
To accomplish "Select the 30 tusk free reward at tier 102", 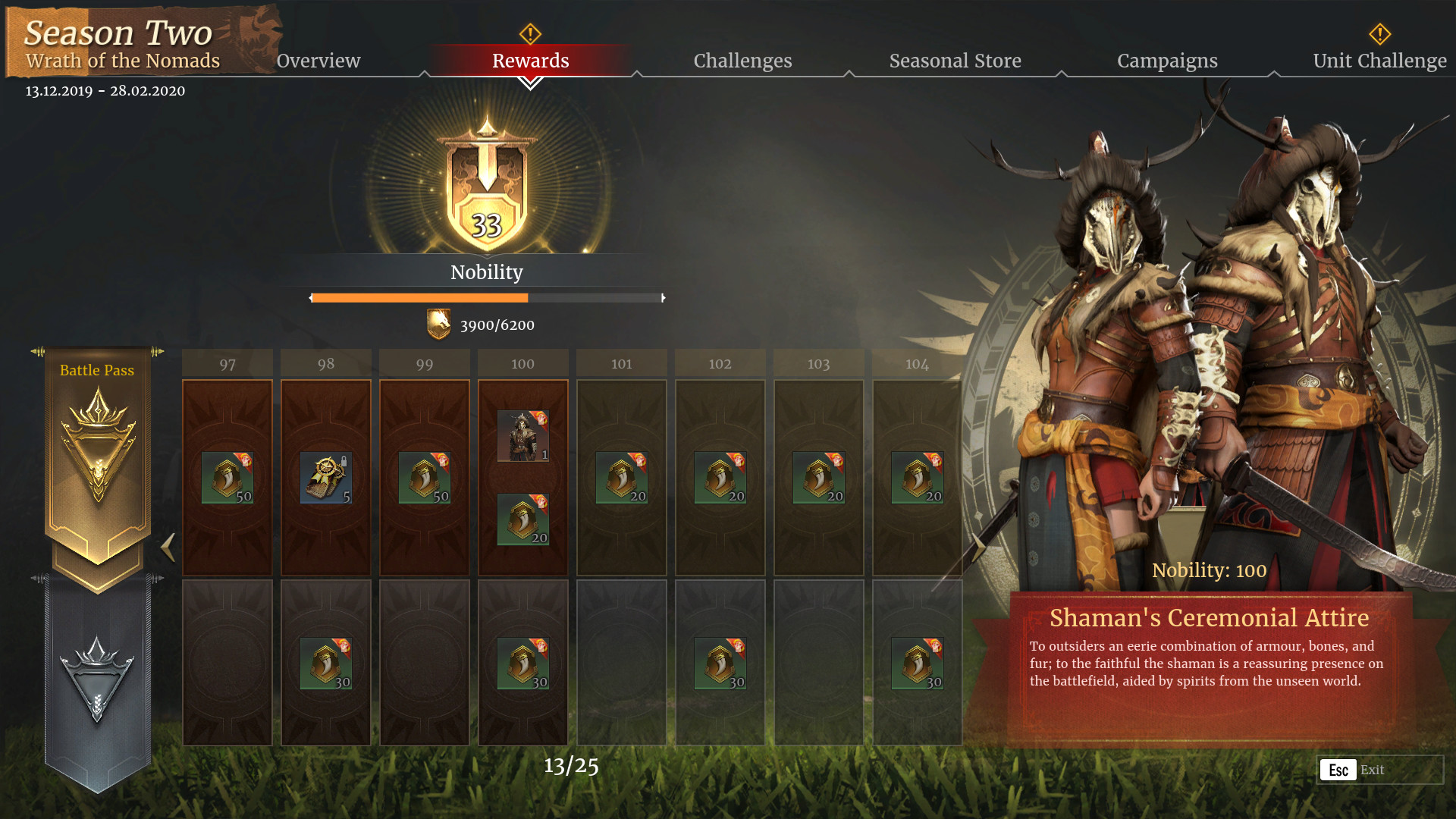I will point(719,662).
